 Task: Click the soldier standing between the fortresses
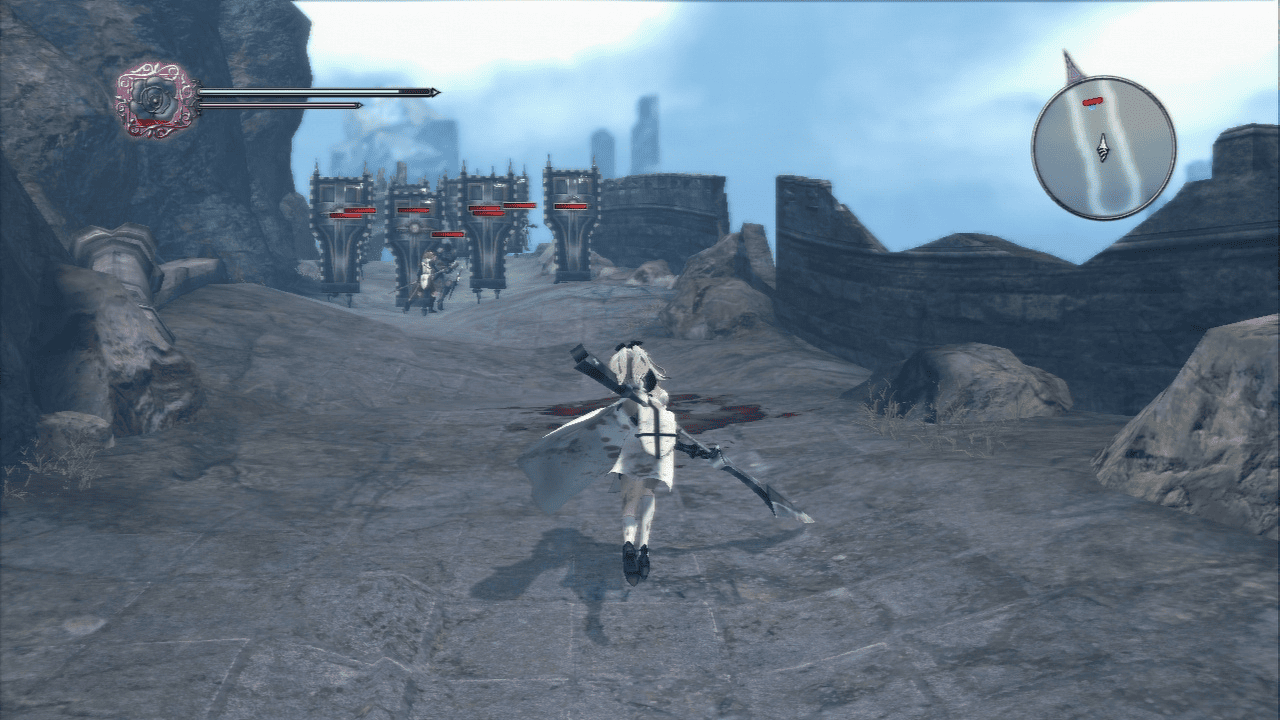(x=430, y=273)
